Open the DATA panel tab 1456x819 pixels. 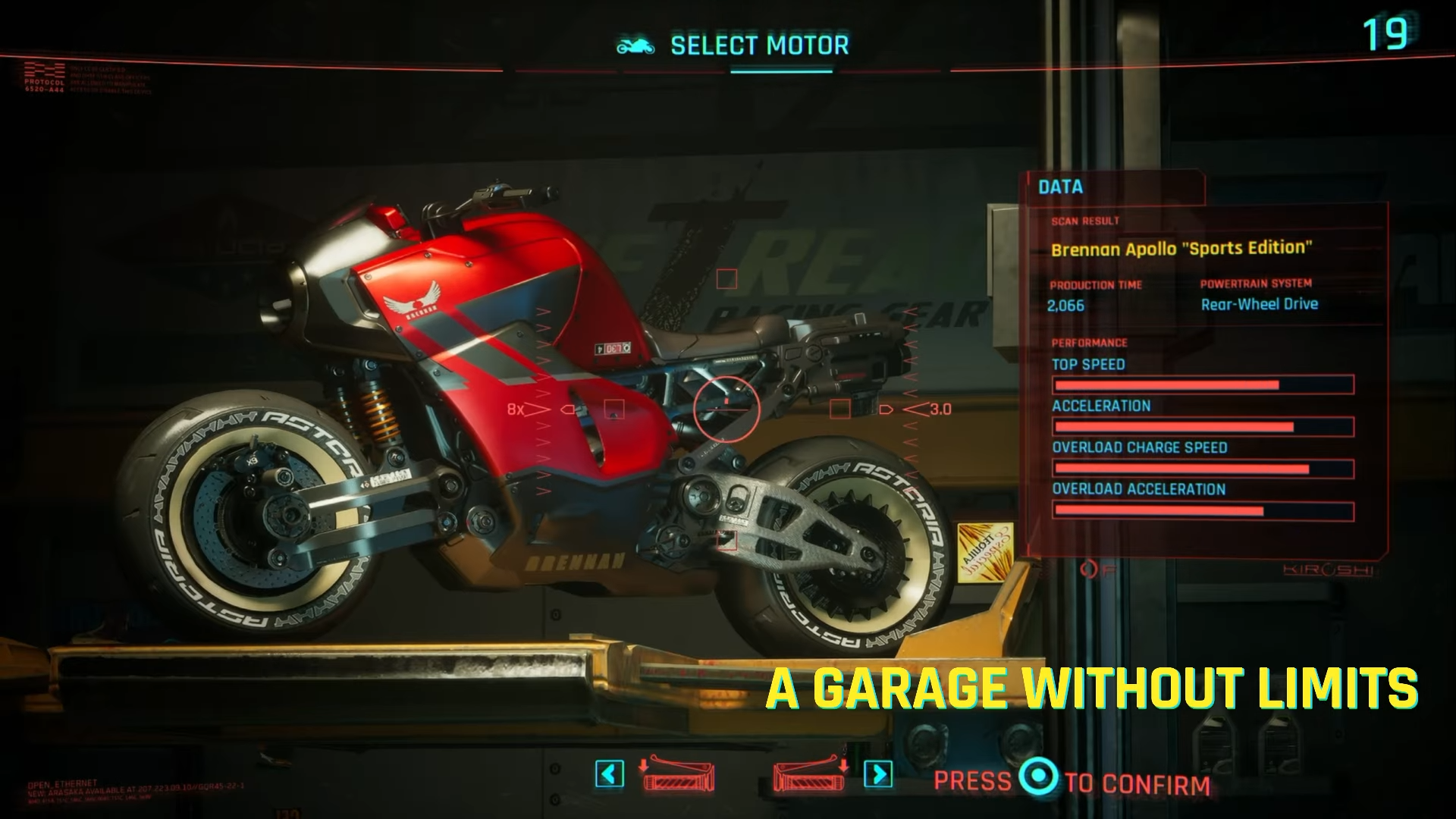click(x=1060, y=187)
